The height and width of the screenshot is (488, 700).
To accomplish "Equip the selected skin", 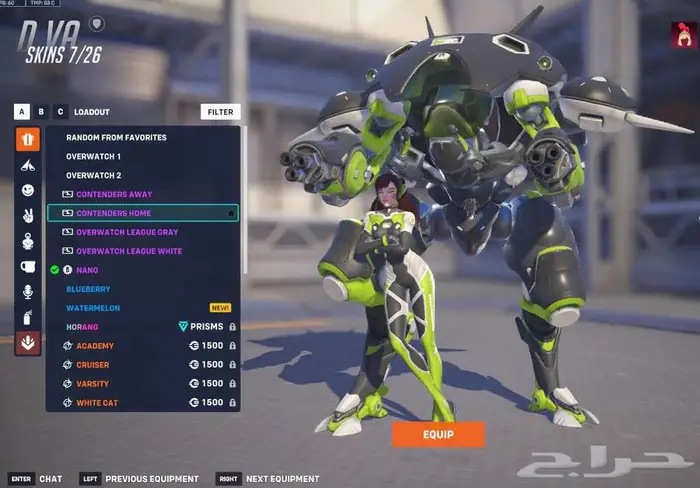I will pyautogui.click(x=438, y=434).
